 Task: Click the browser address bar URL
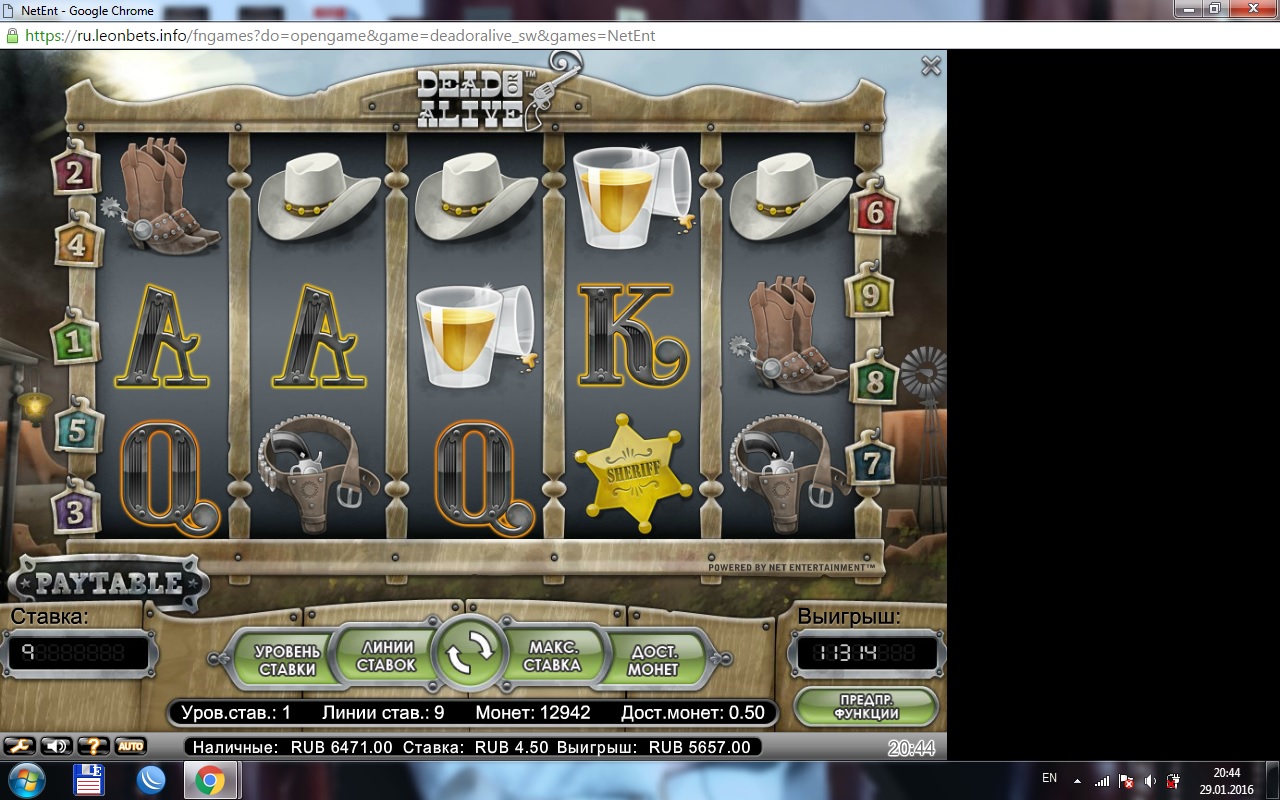[340, 35]
